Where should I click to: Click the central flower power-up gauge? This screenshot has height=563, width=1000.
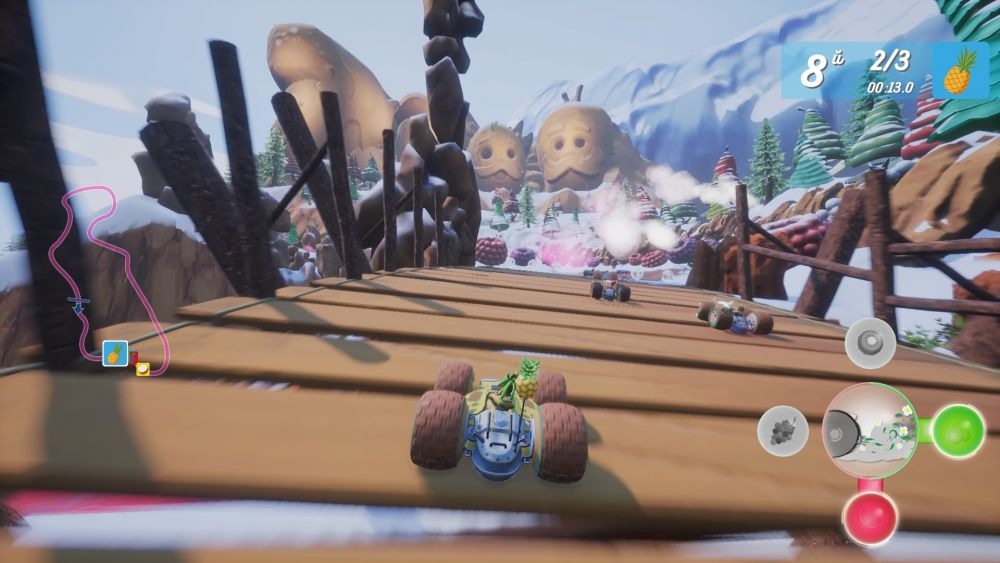[869, 431]
